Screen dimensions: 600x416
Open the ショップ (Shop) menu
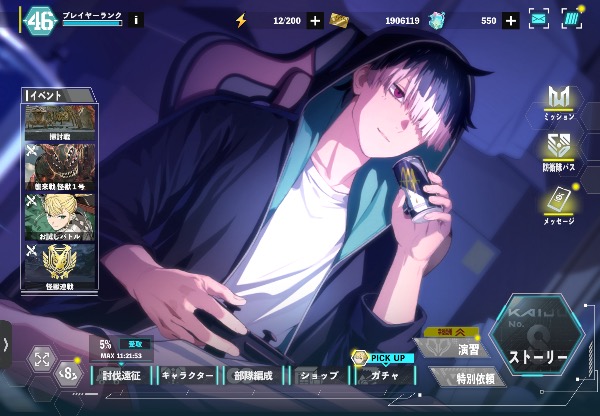(x=319, y=376)
